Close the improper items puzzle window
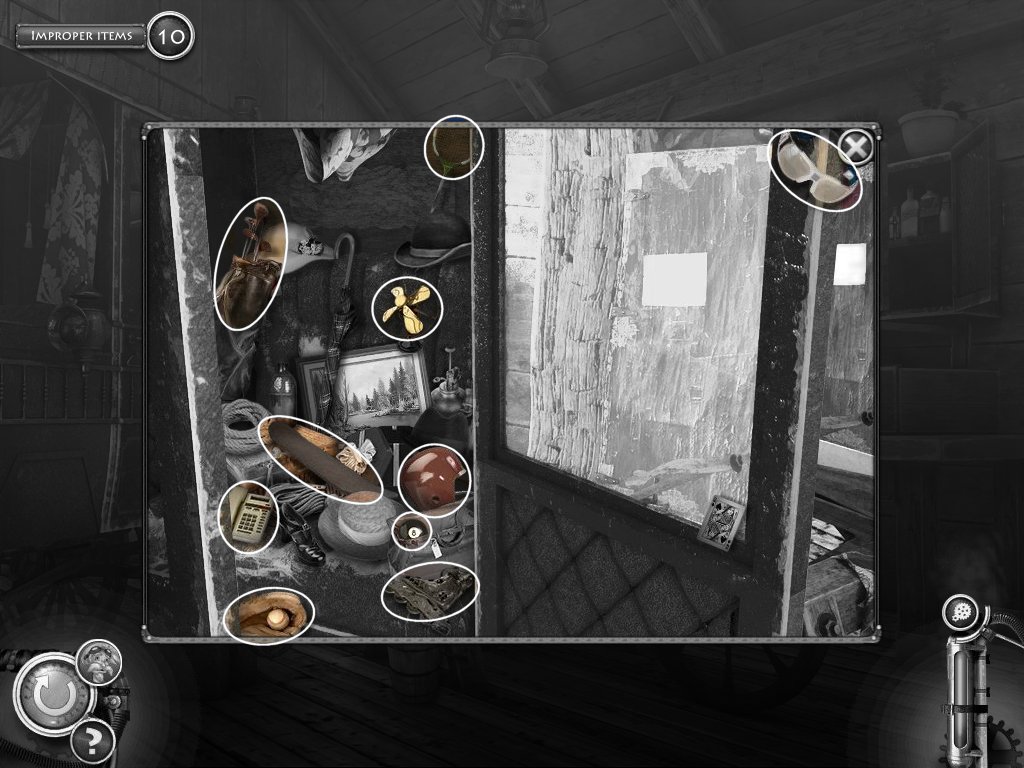 point(855,148)
